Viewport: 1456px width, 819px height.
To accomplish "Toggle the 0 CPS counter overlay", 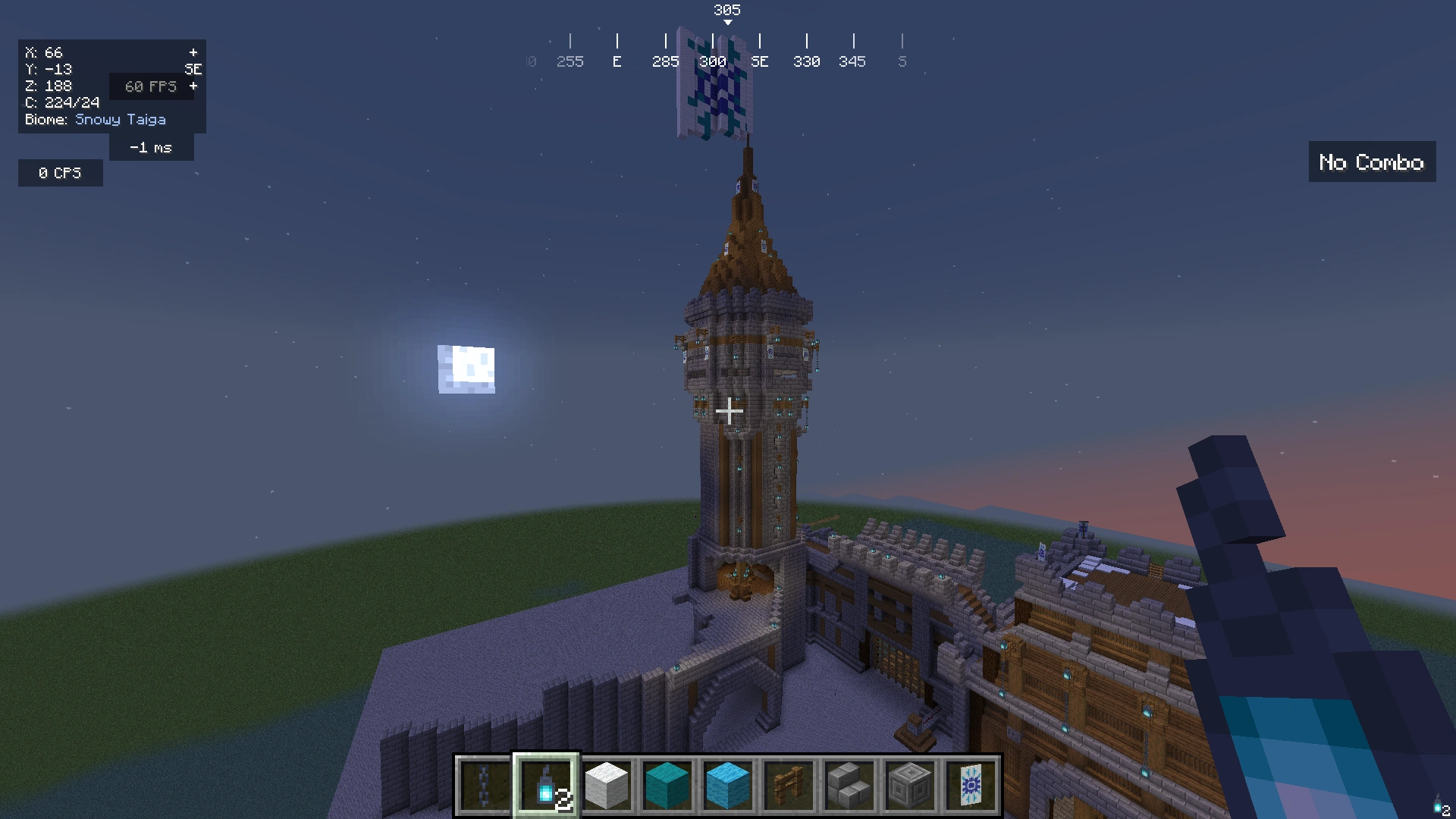I will pos(60,172).
